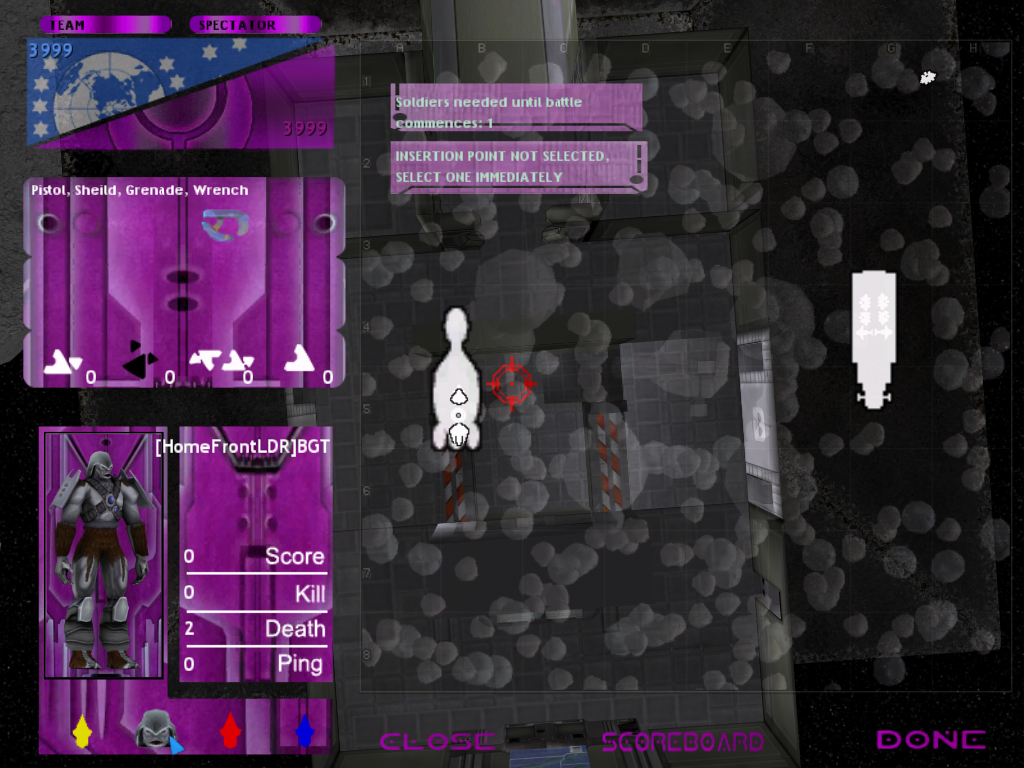This screenshot has height=768, width=1024.
Task: Confirm selection with DONE
Action: (930, 740)
